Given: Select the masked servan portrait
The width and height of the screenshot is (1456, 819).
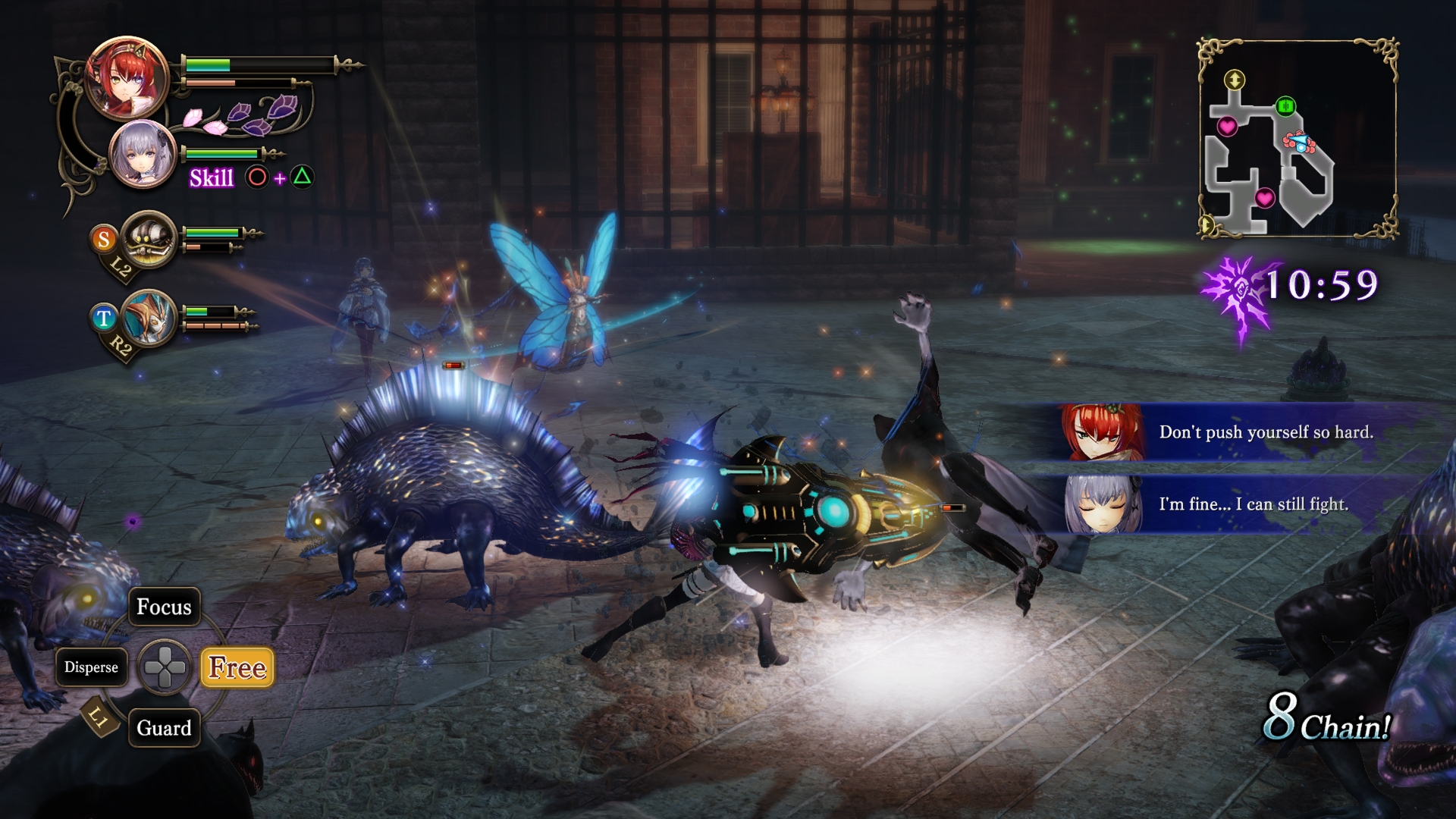Looking at the screenshot, I should click(x=149, y=318).
